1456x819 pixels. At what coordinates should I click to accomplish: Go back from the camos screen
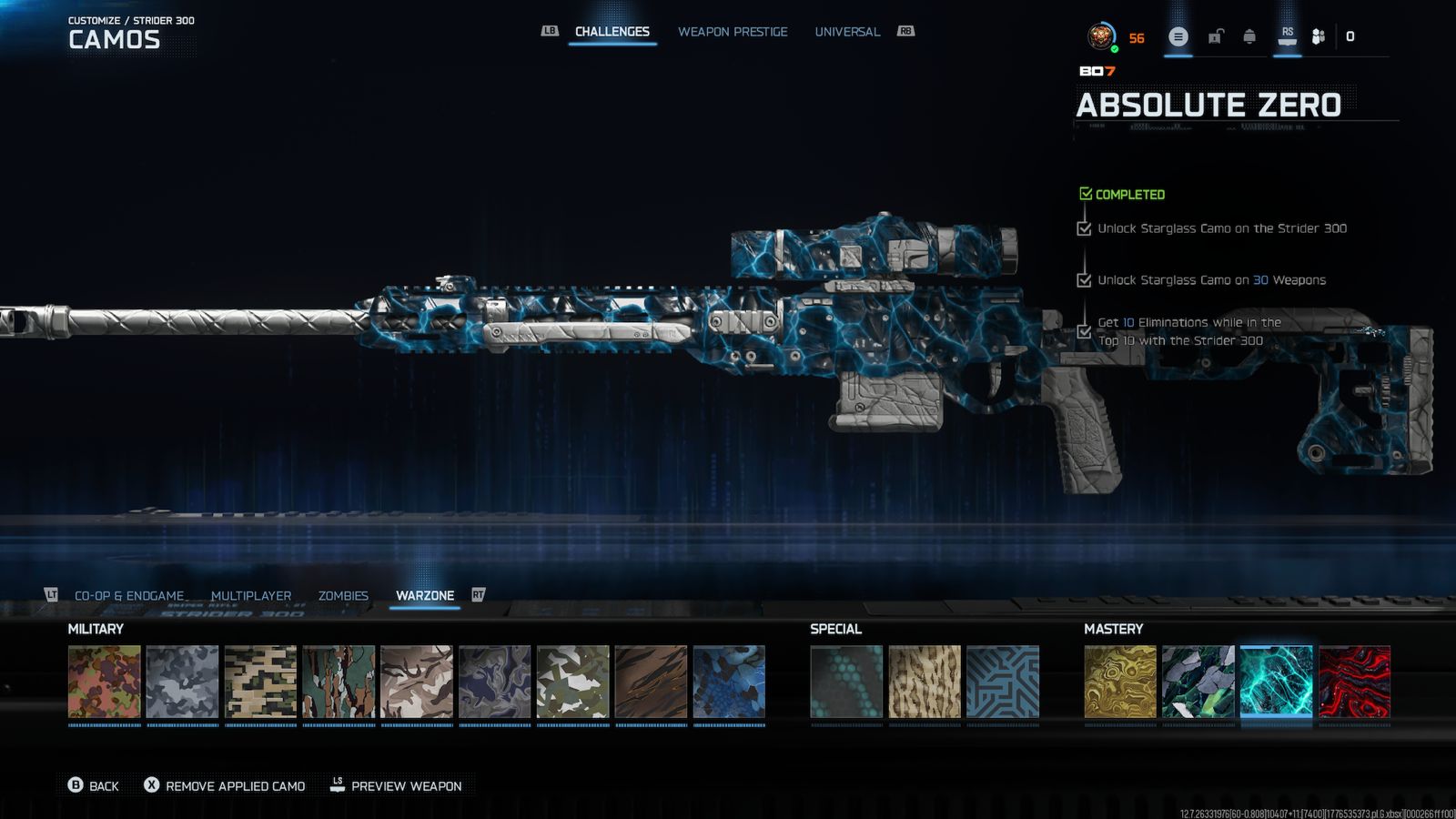pyautogui.click(x=94, y=785)
